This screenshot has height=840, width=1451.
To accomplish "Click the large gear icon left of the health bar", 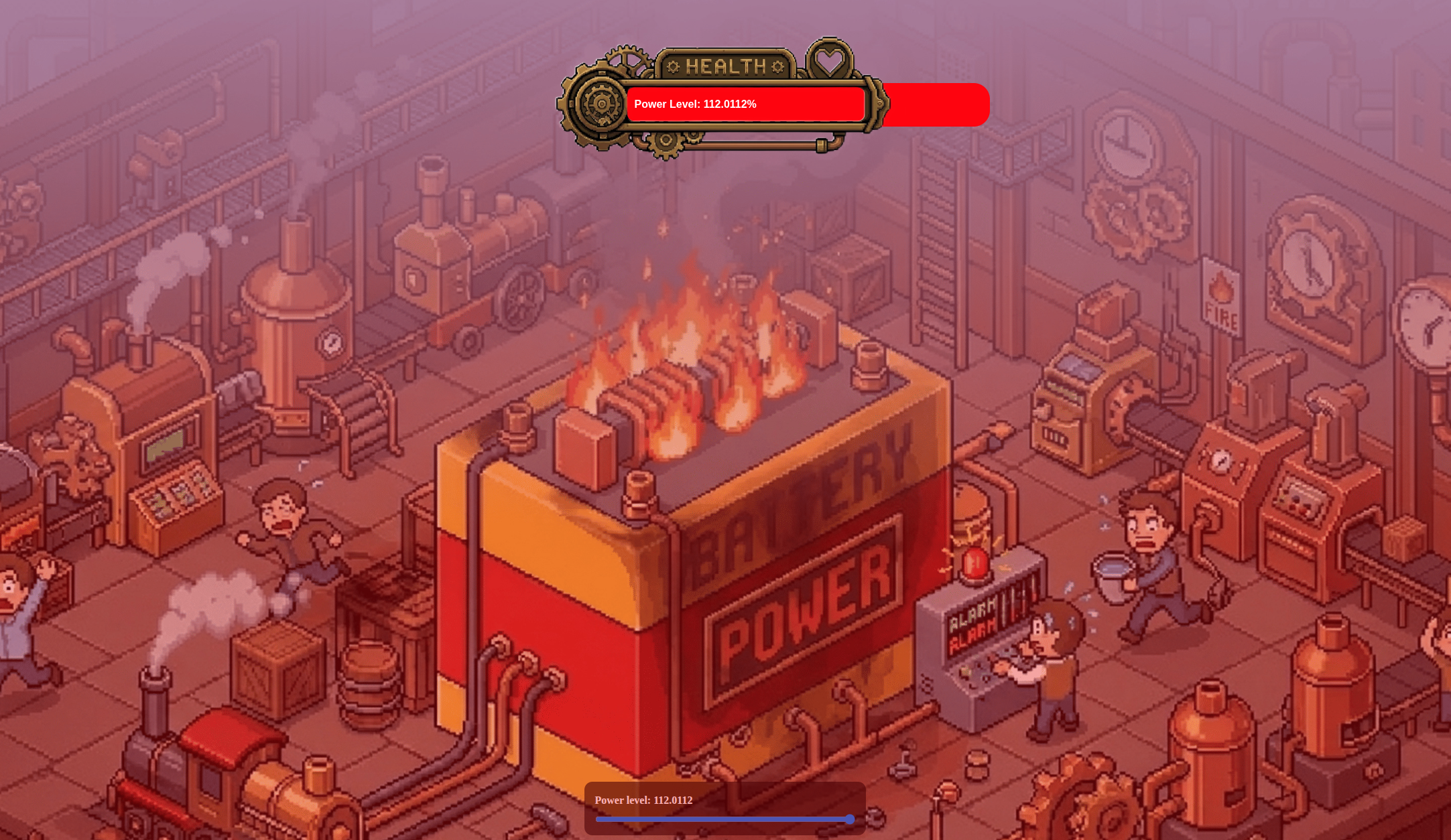I will pyautogui.click(x=600, y=104).
